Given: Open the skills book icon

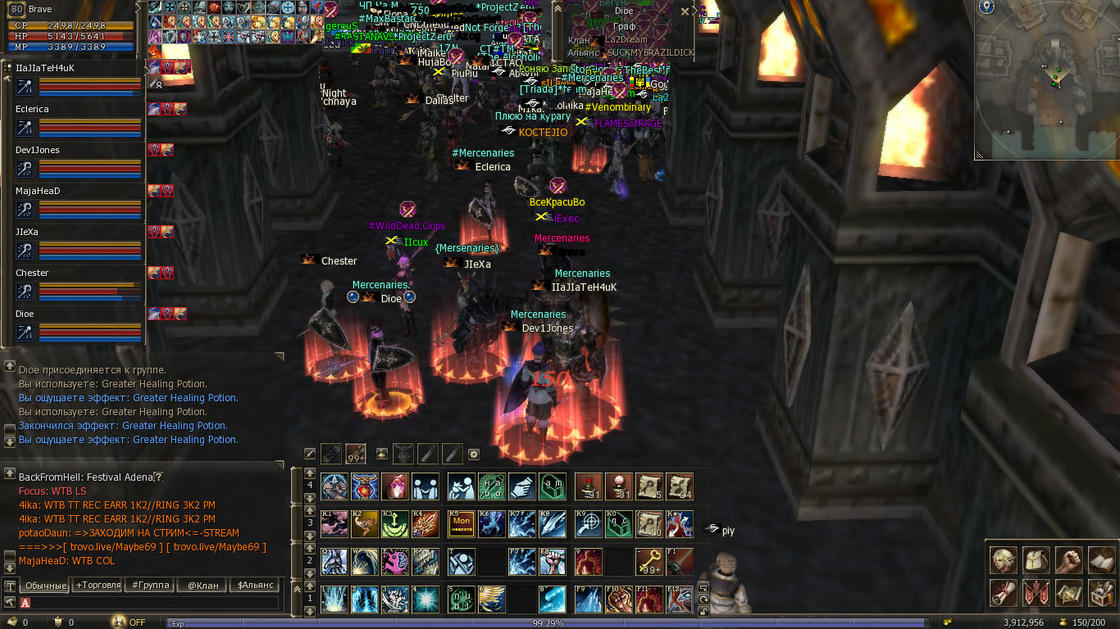Looking at the screenshot, I should coord(1101,560).
